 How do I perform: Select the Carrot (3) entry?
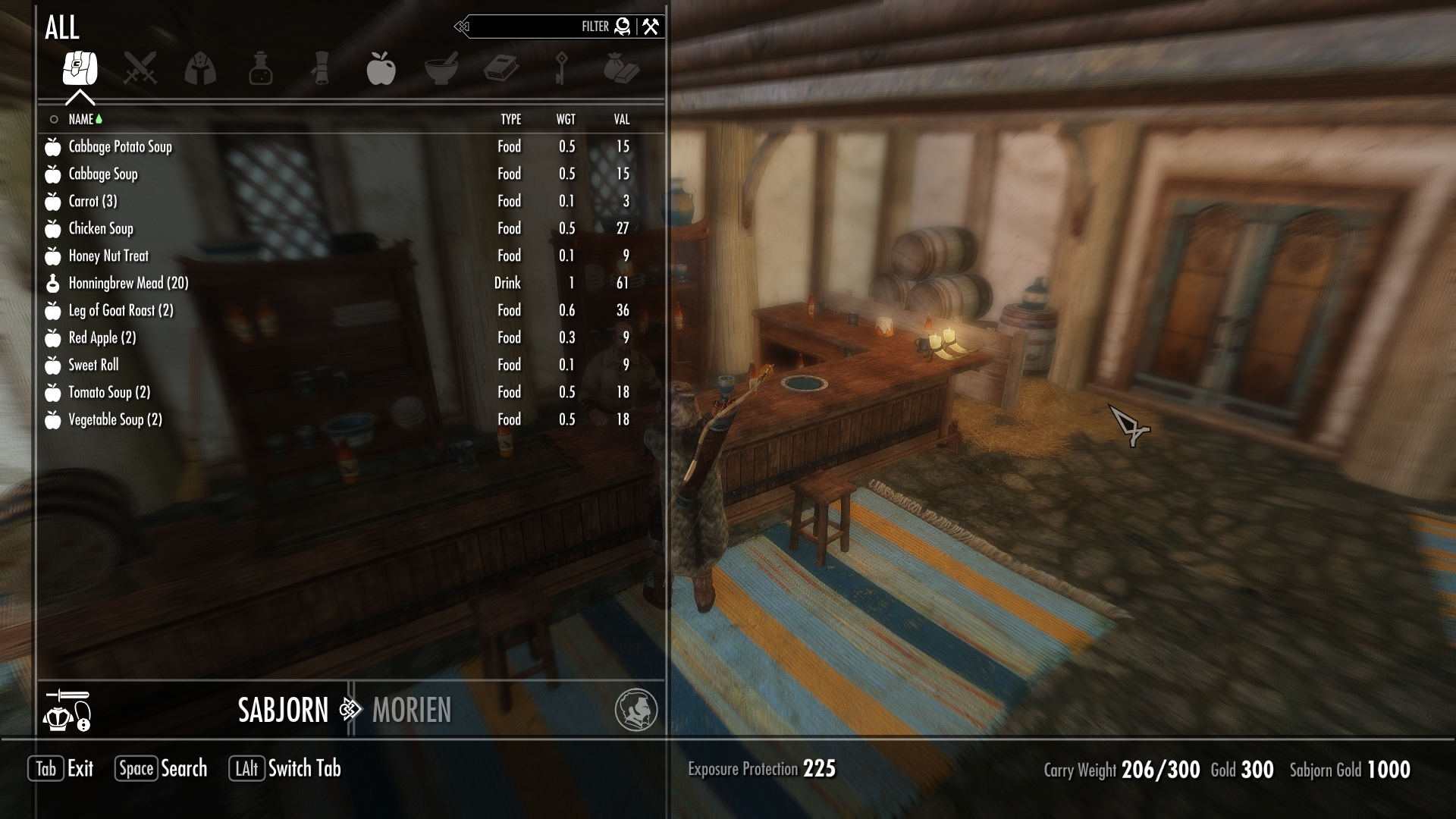pyautogui.click(x=93, y=201)
